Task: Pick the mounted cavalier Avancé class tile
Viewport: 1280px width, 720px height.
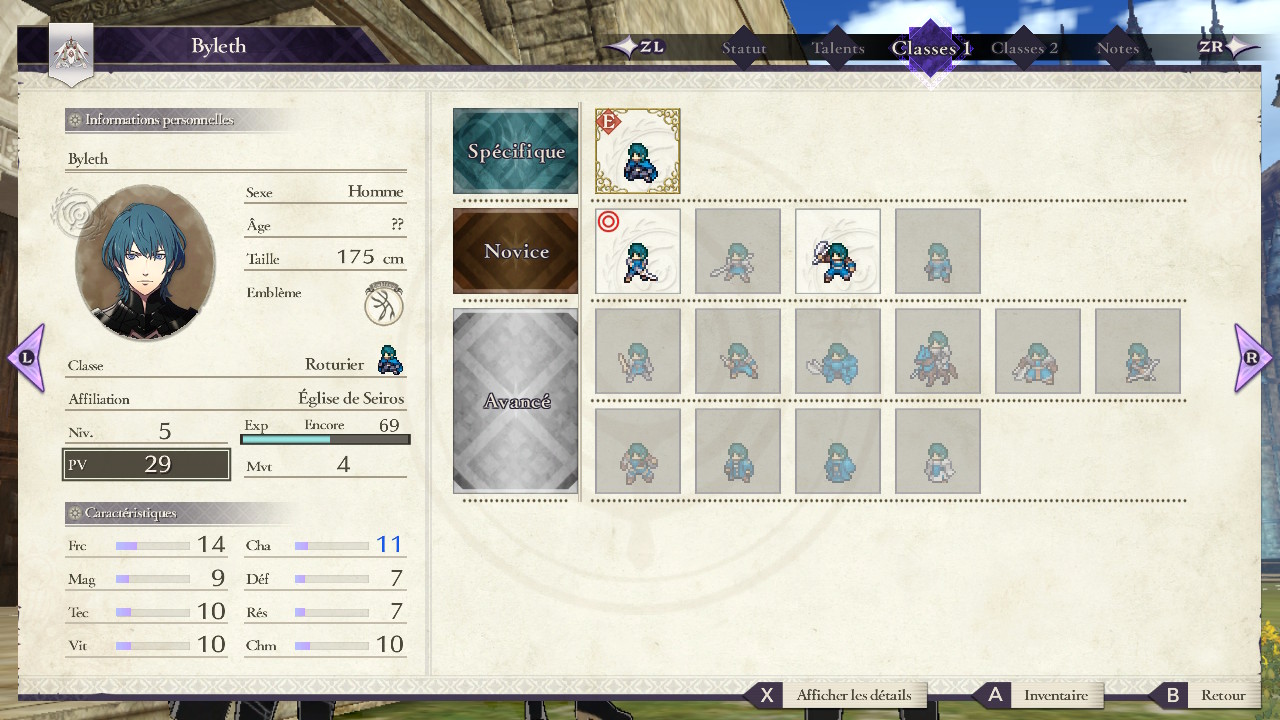Action: tap(938, 351)
